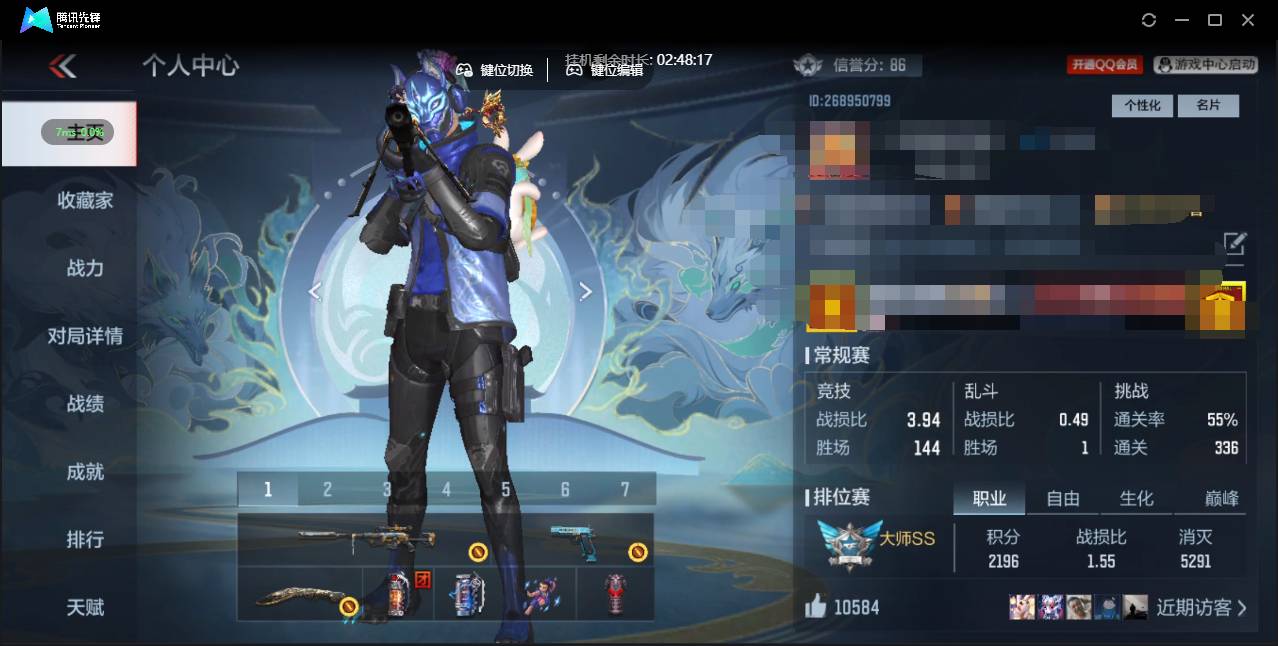Open the 战绩 battle record section
This screenshot has height=646, width=1278.
click(x=85, y=404)
